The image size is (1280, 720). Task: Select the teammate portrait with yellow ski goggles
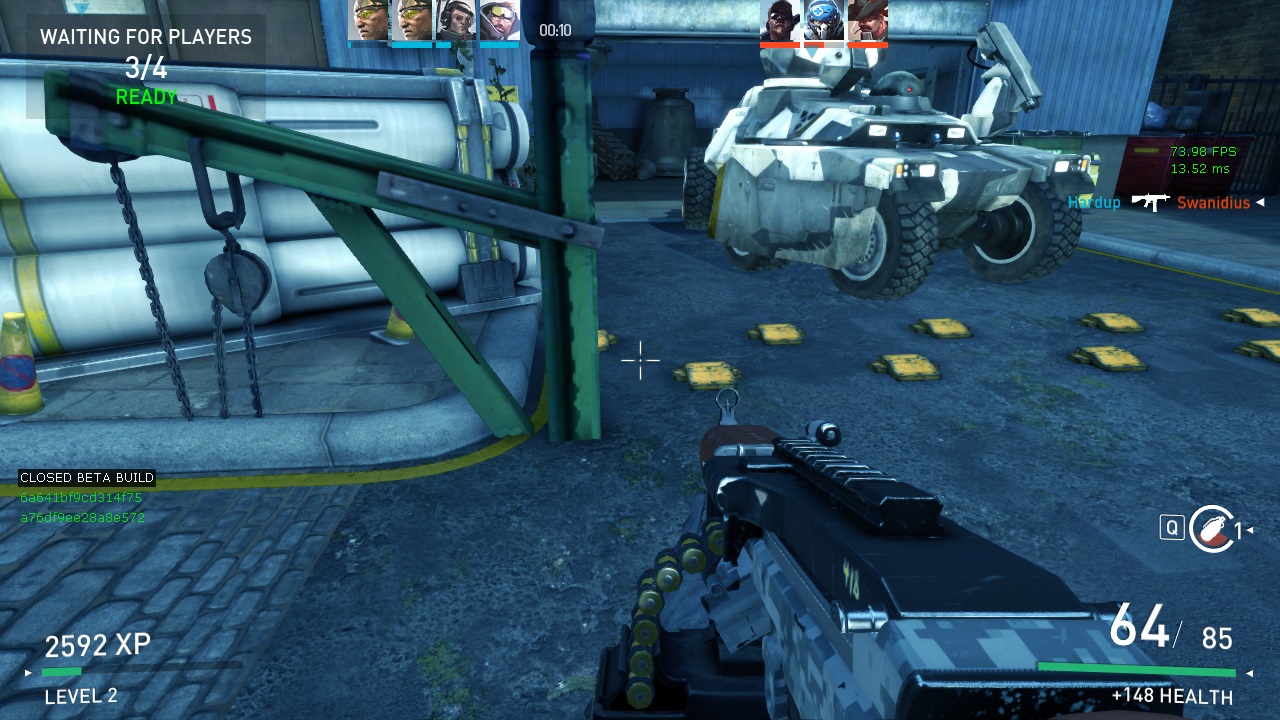pos(499,20)
